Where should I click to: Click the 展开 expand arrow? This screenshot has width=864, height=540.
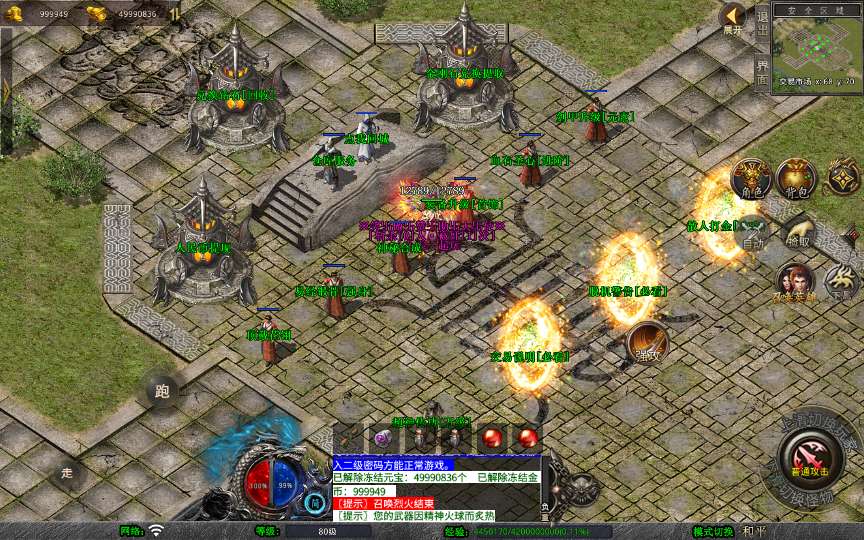[734, 17]
